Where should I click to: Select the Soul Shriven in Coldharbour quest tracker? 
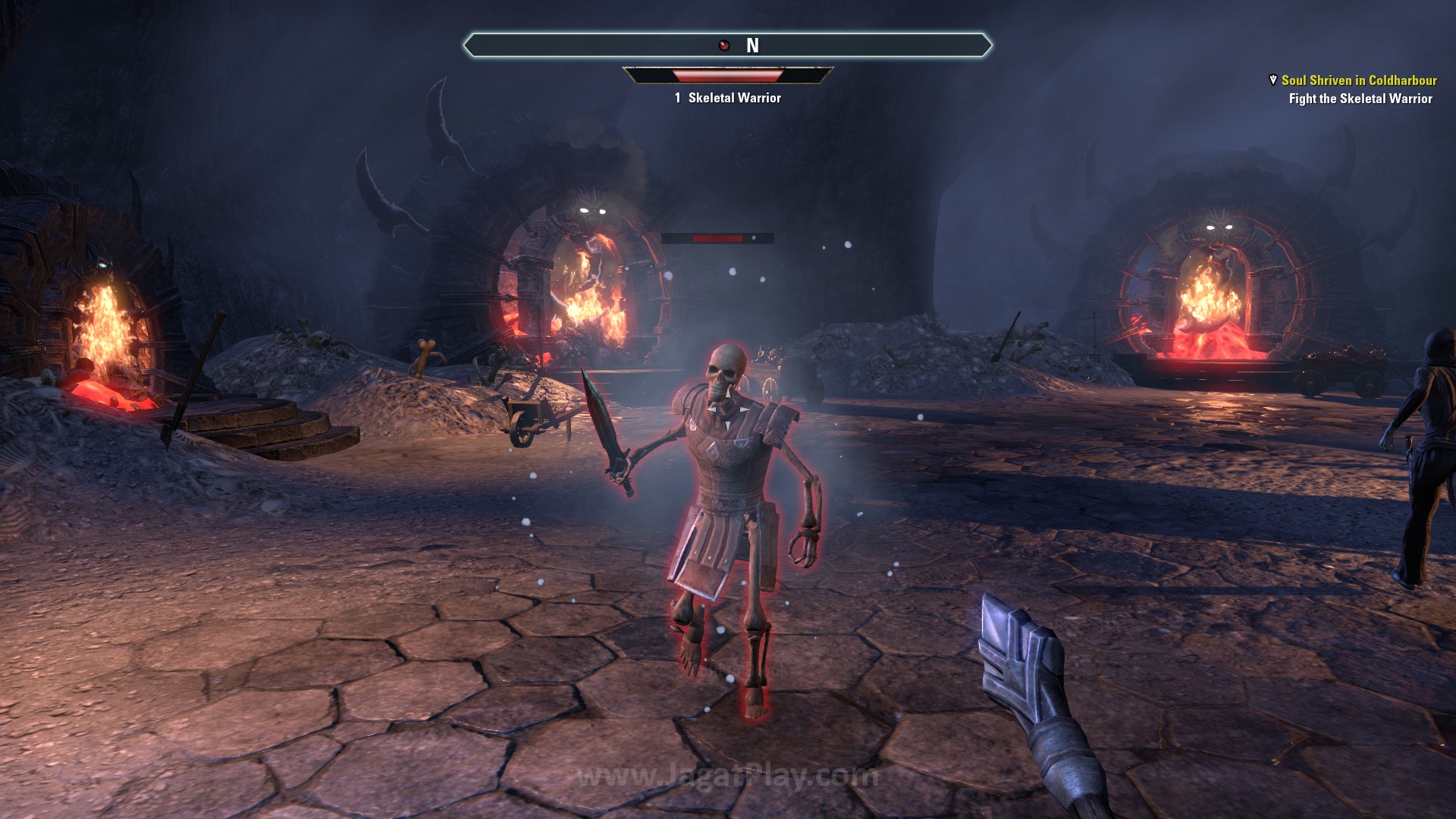pos(1359,80)
